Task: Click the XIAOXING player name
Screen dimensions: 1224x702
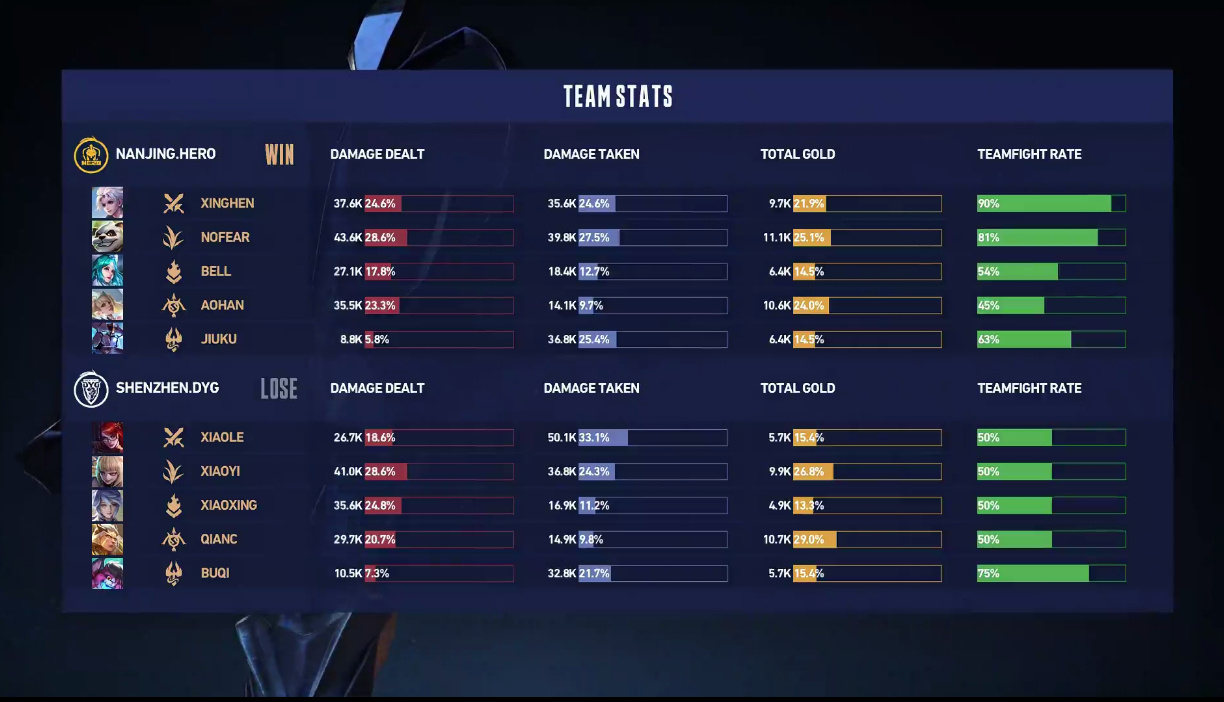Action: point(228,505)
